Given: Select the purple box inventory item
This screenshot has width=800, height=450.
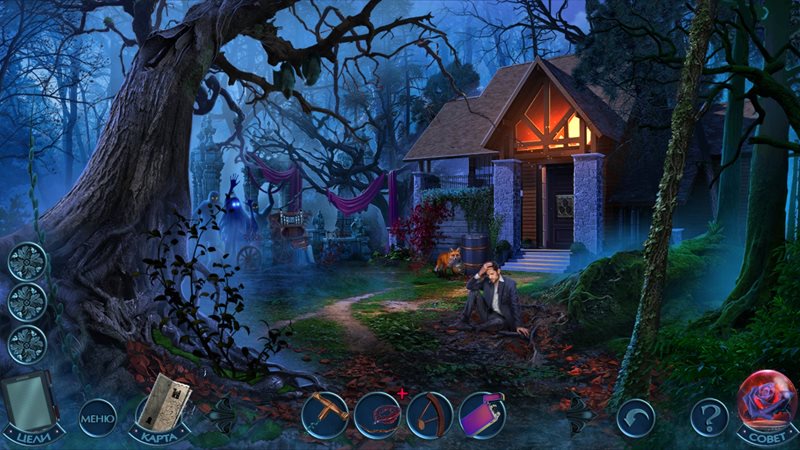Looking at the screenshot, I should click(x=482, y=414).
